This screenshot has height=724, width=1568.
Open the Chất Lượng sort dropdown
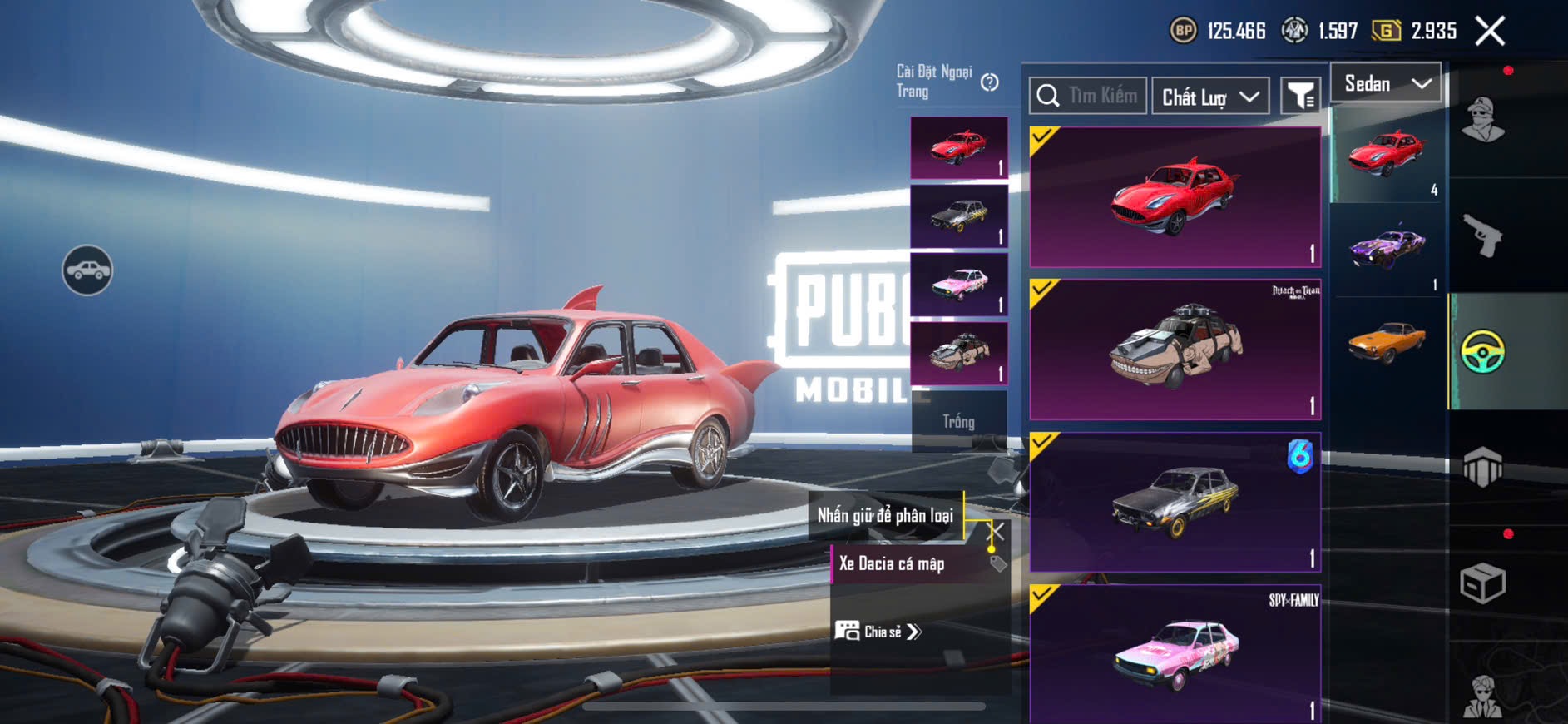pyautogui.click(x=1210, y=97)
